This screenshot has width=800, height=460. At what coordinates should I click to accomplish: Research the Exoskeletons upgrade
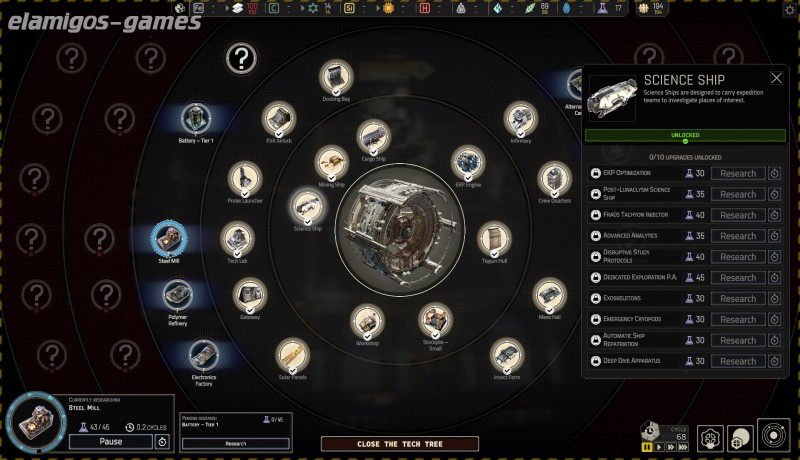pyautogui.click(x=738, y=299)
